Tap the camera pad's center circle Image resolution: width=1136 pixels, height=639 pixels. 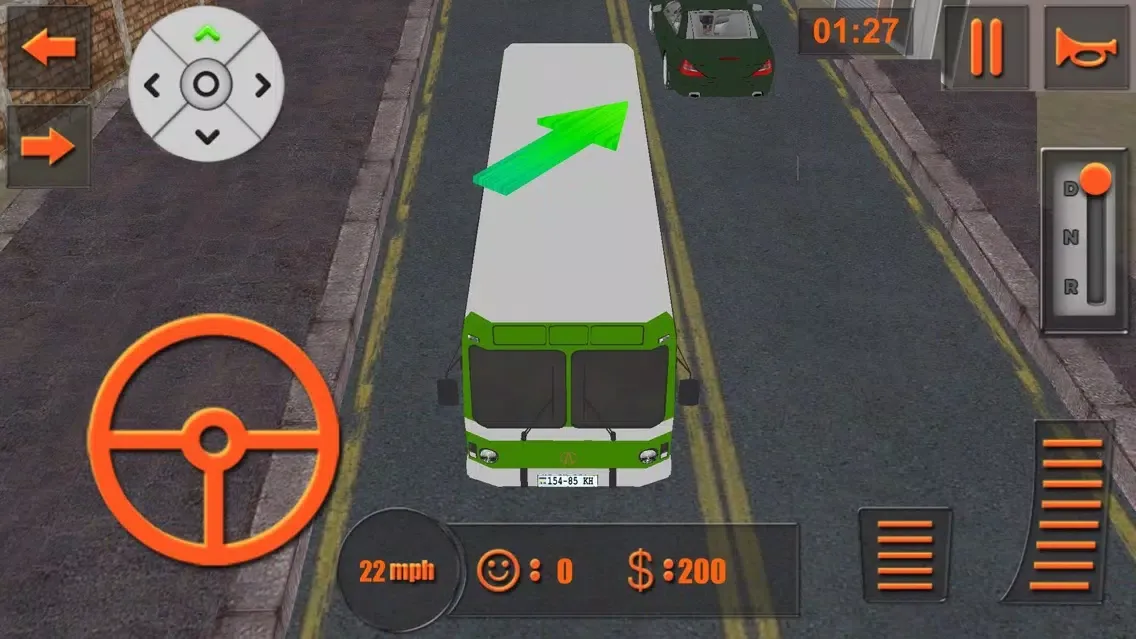pyautogui.click(x=206, y=86)
